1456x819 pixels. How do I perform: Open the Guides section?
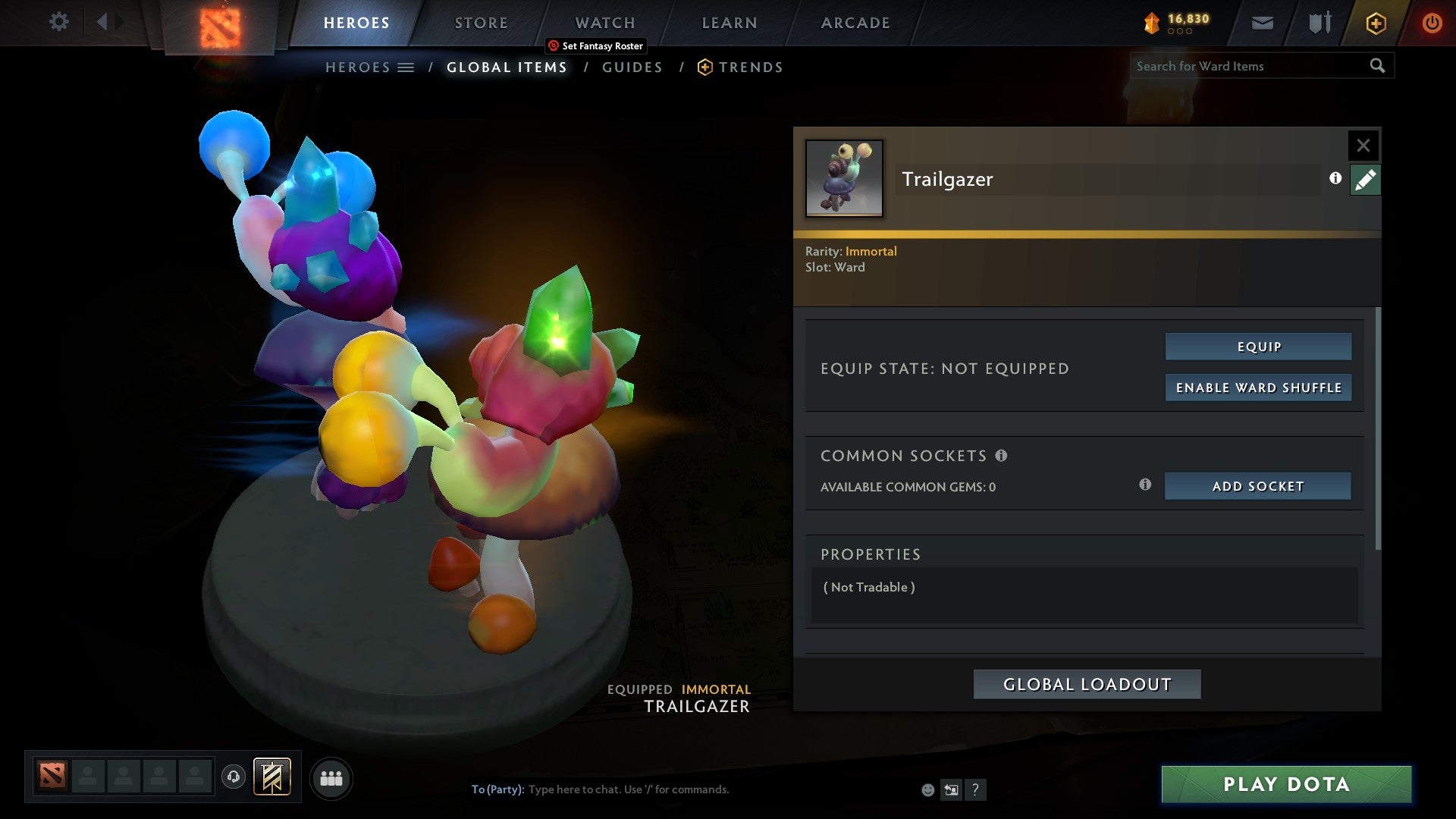[x=632, y=67]
